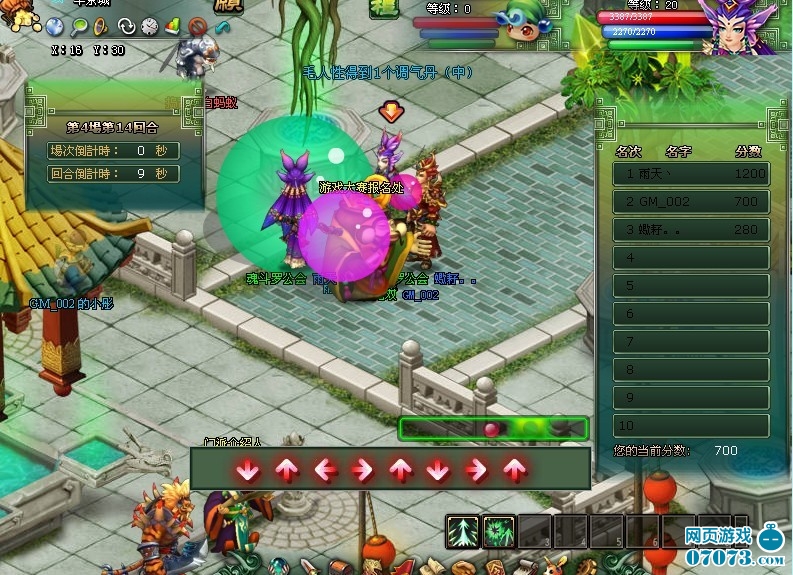Image resolution: width=793 pixels, height=575 pixels.
Task: Select the GM_002 row with 700 points
Action: 691,202
